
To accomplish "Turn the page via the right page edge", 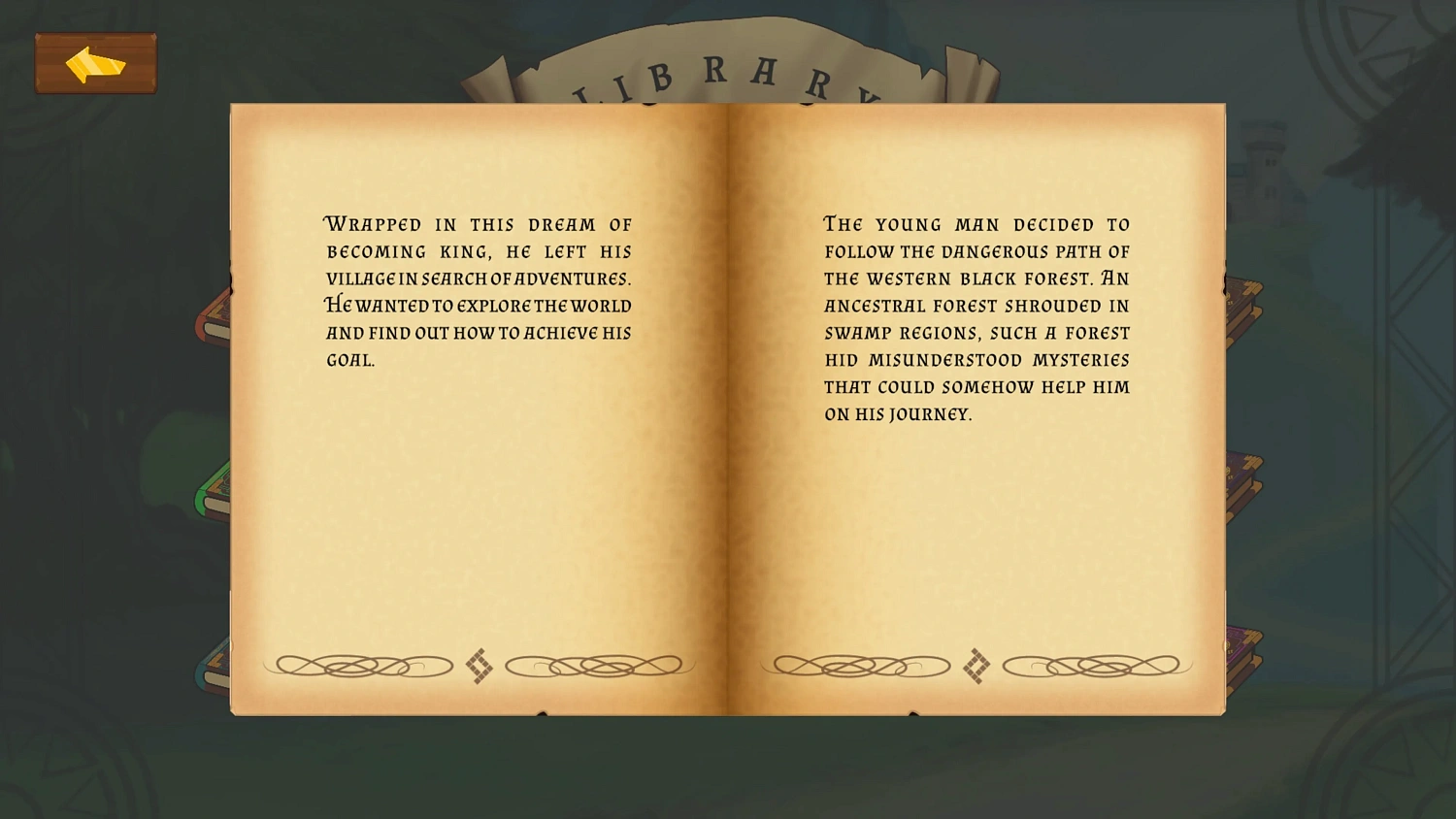I will pyautogui.click(x=1219, y=408).
